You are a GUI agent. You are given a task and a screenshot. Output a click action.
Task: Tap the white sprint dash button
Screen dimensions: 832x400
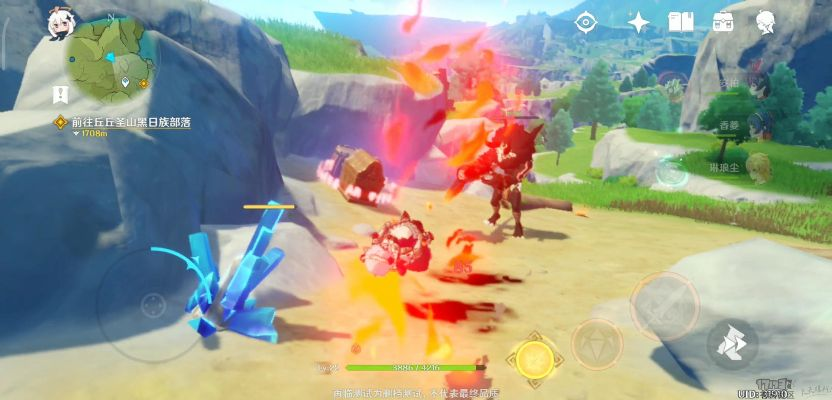click(733, 343)
